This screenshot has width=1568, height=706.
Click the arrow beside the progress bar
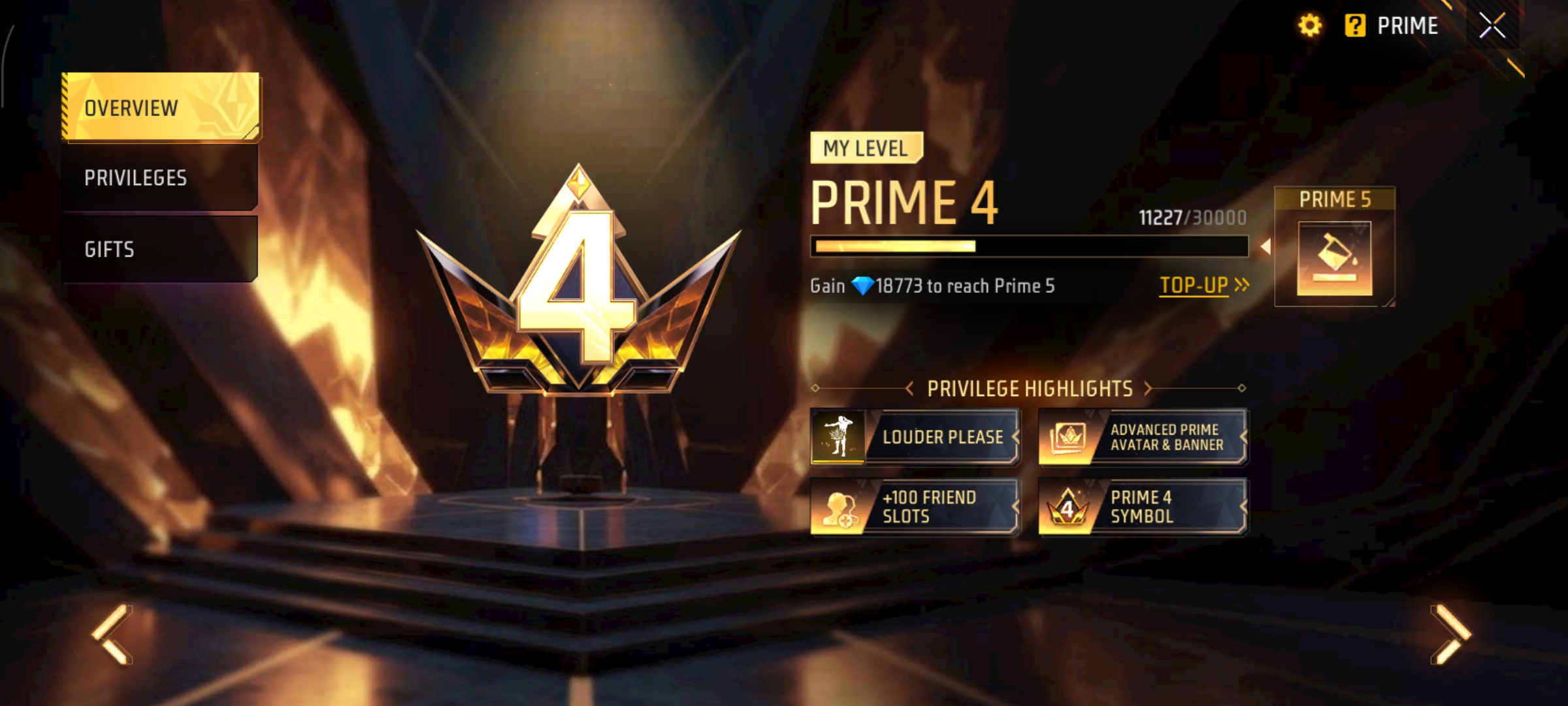pyautogui.click(x=1266, y=246)
